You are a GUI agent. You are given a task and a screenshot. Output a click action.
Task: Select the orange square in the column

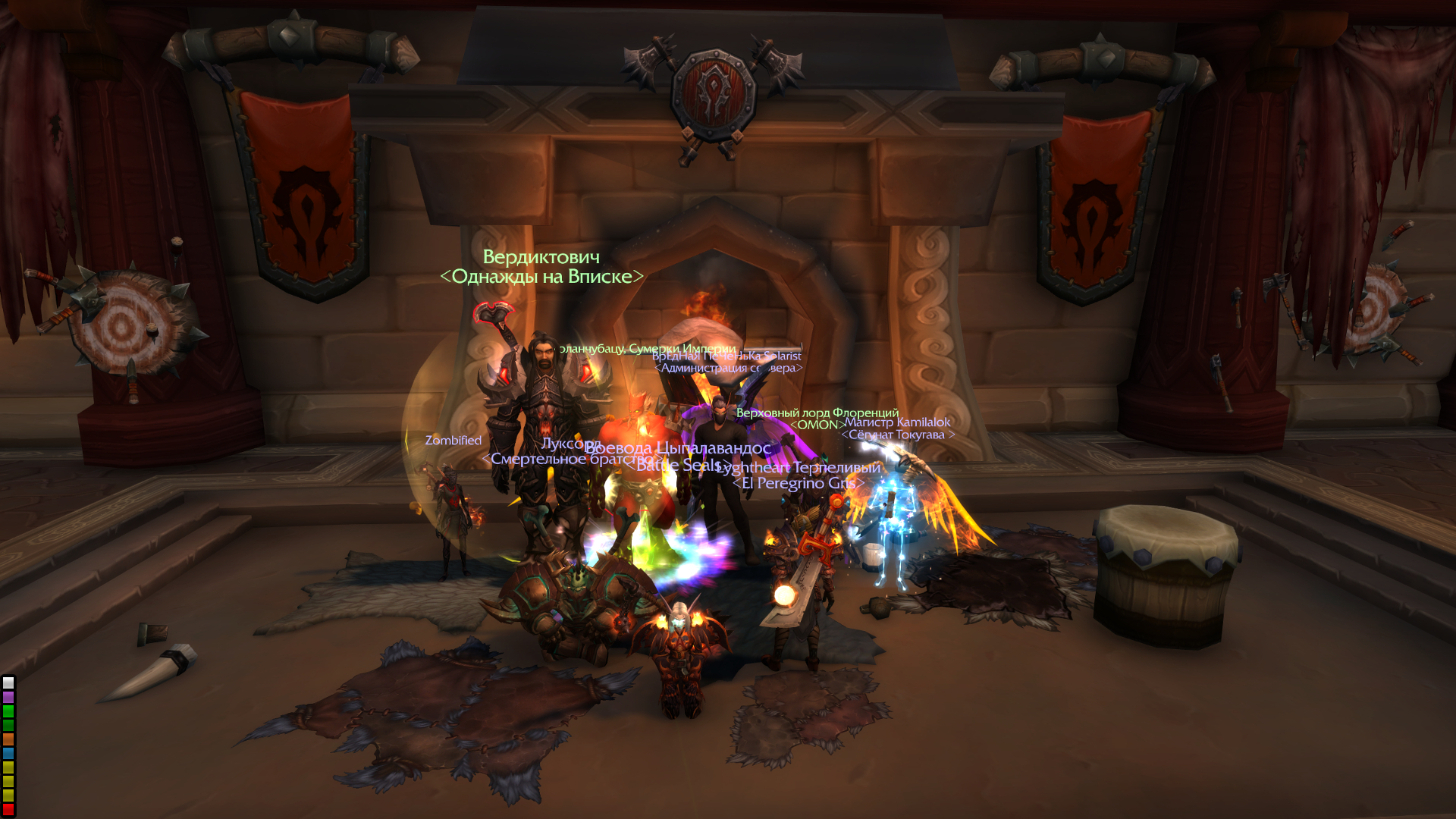(8, 739)
